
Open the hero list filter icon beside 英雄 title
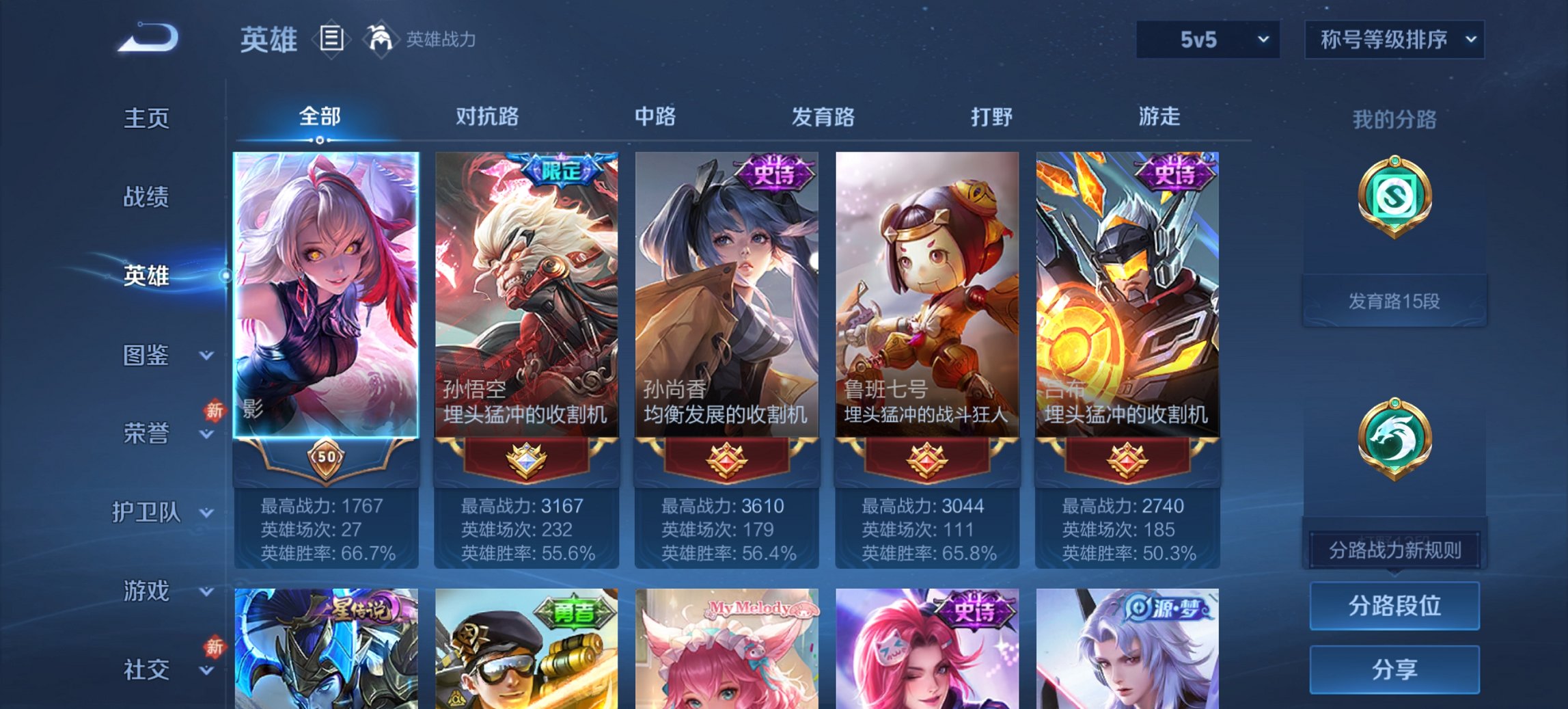(x=333, y=40)
